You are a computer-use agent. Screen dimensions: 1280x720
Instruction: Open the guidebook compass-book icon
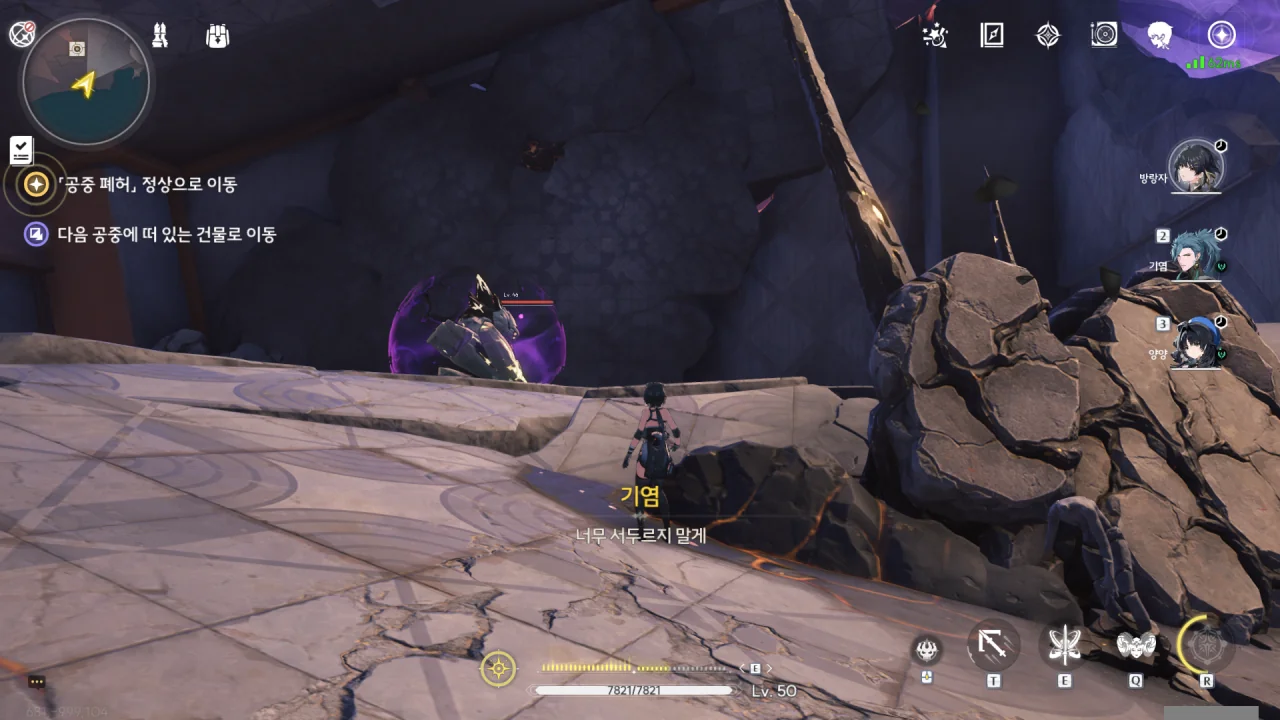coord(992,36)
